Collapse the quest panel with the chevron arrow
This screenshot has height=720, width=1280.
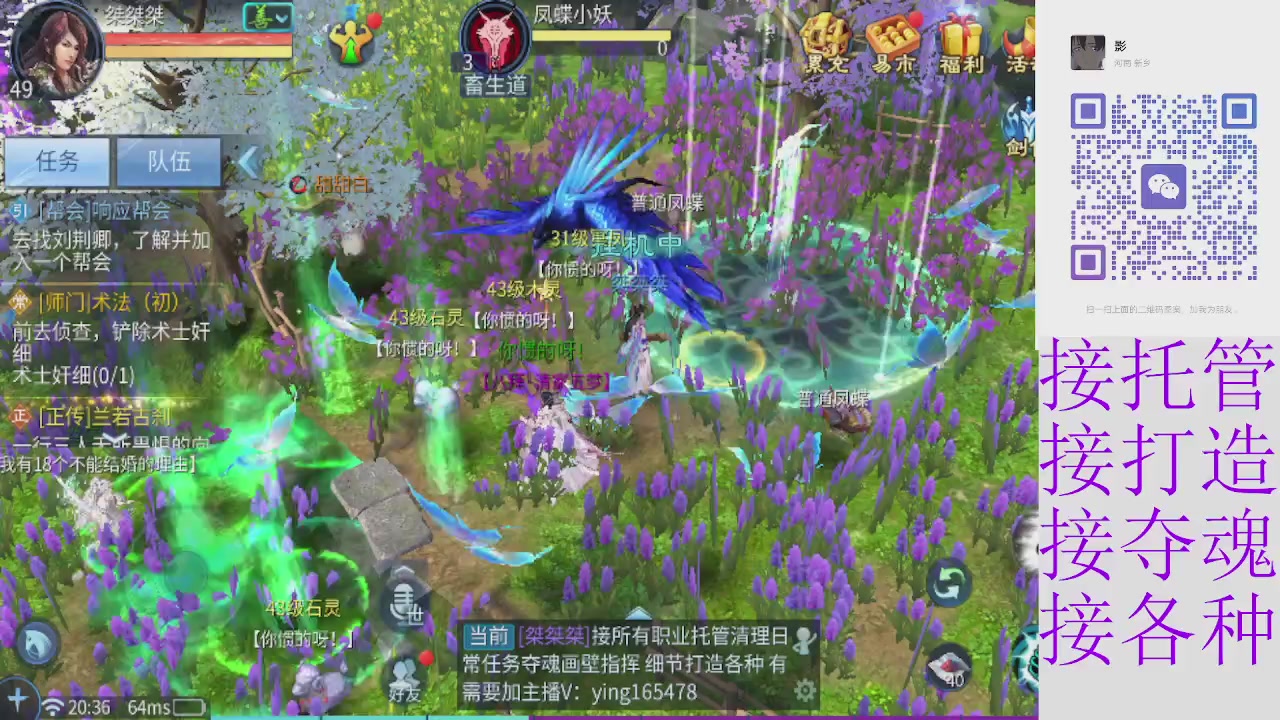tap(248, 163)
